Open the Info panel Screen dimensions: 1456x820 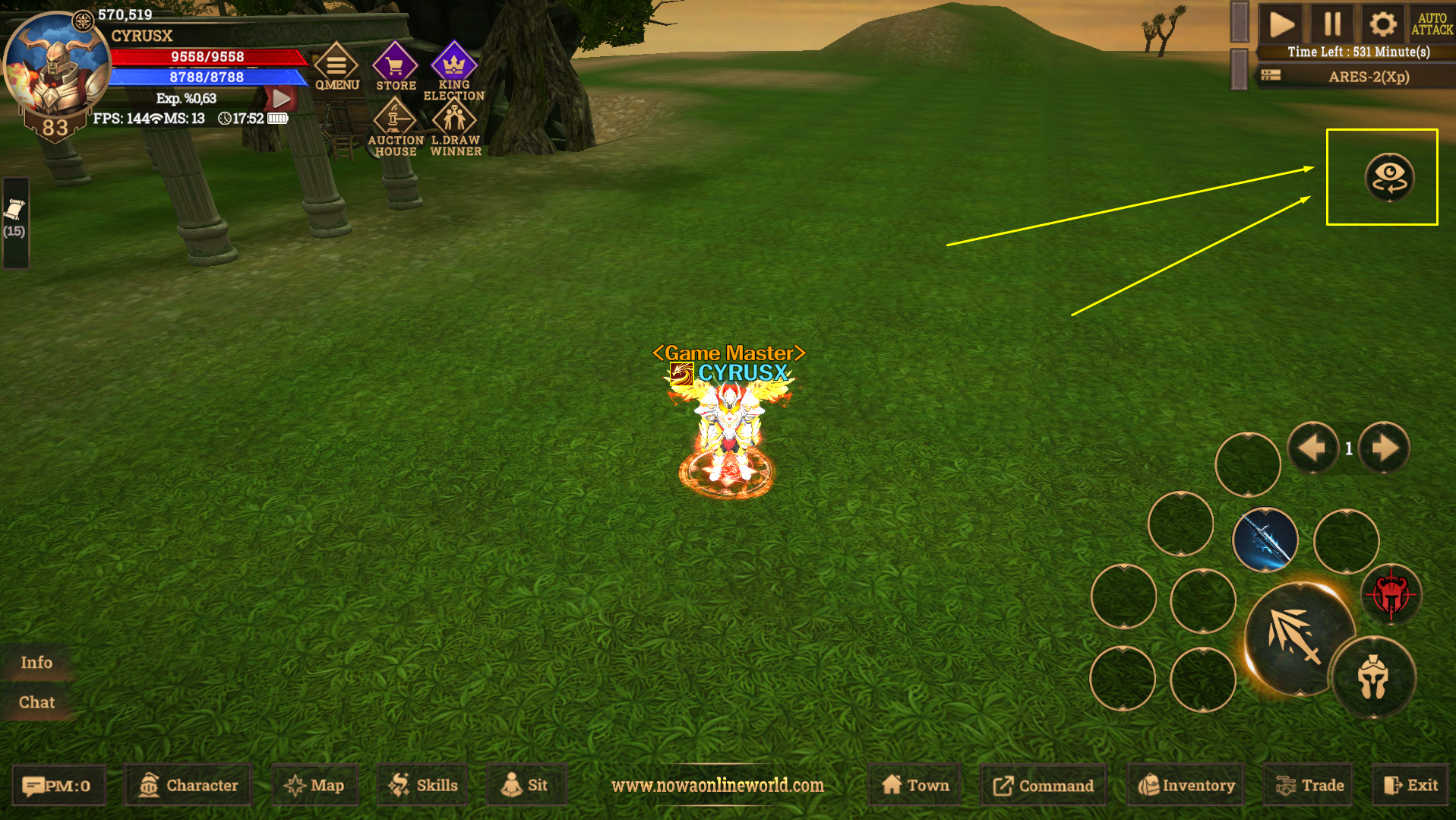tap(36, 662)
